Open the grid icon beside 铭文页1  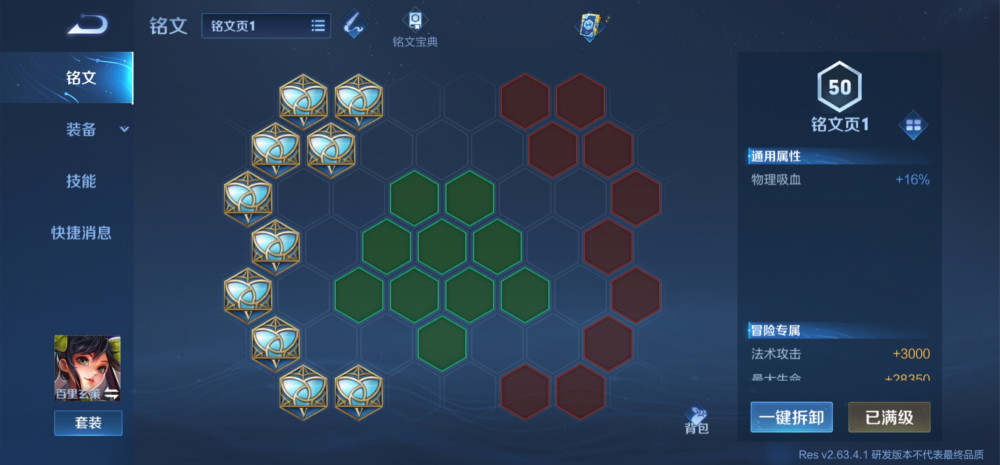click(913, 125)
